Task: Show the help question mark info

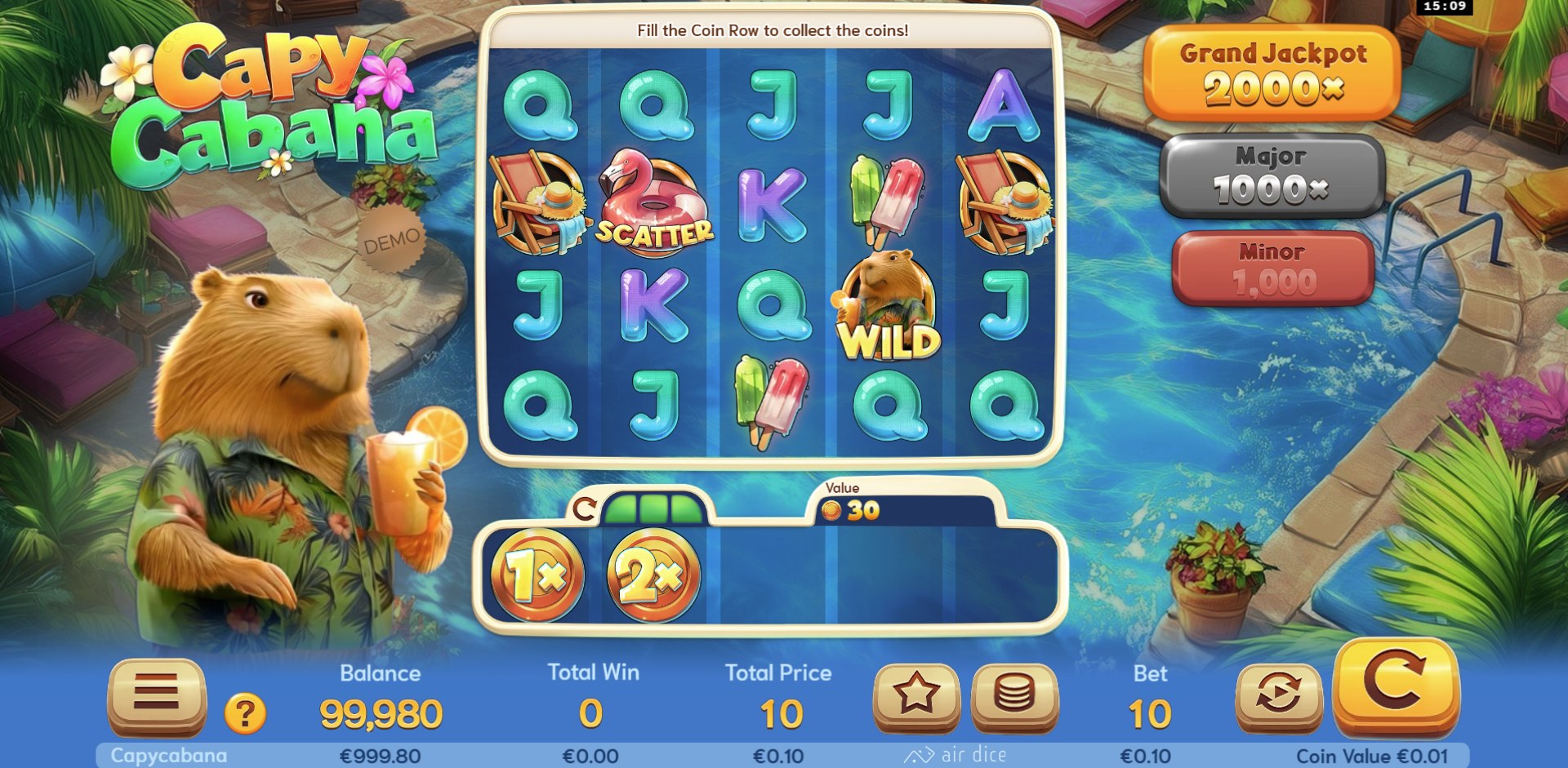Action: (245, 714)
